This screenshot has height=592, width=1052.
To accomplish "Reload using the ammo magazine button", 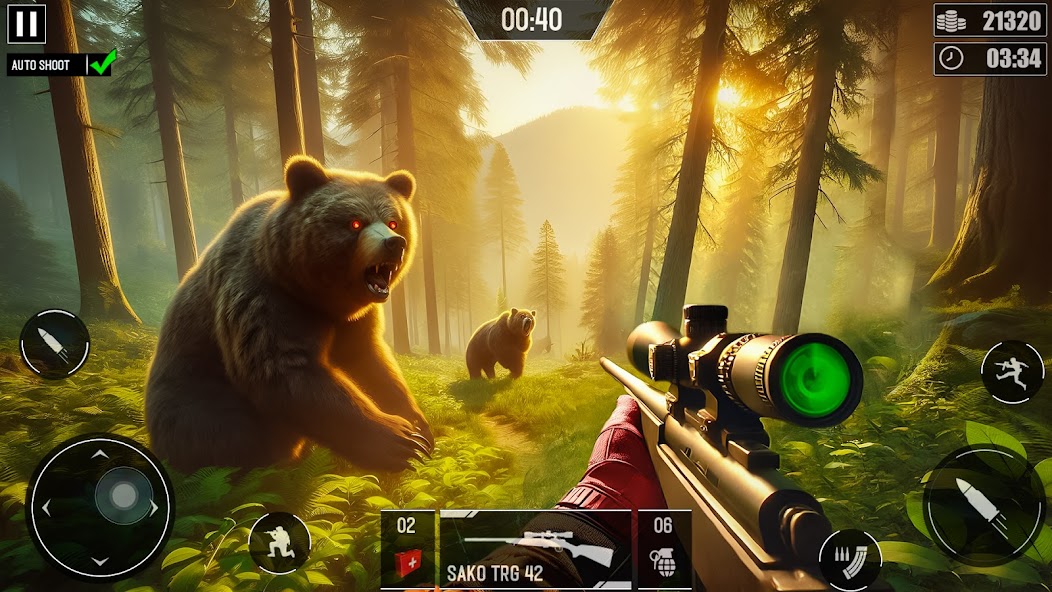I will click(x=849, y=558).
